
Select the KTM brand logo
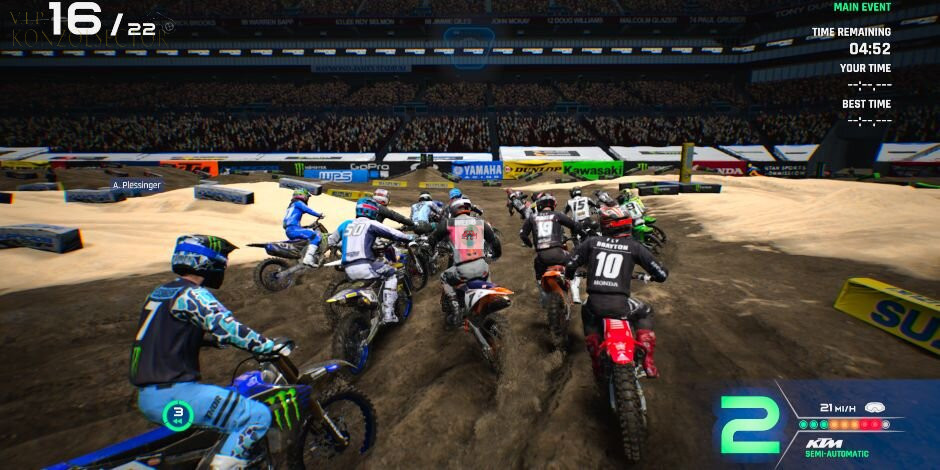[x=828, y=442]
